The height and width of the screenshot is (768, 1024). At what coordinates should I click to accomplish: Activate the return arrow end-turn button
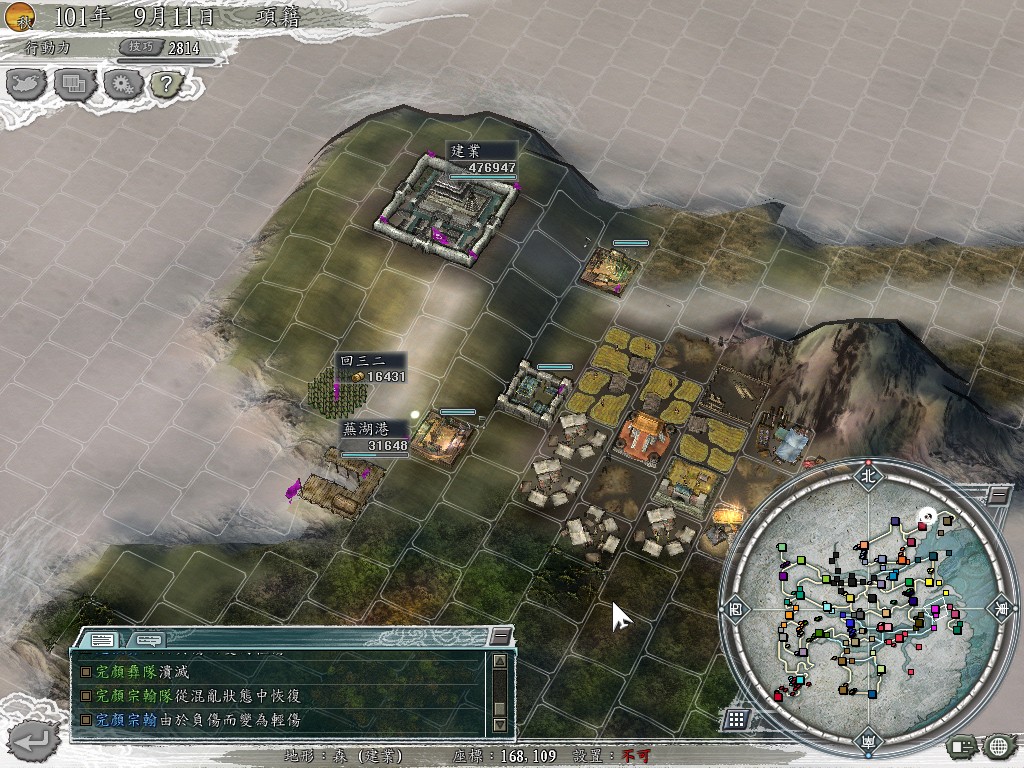(x=30, y=739)
